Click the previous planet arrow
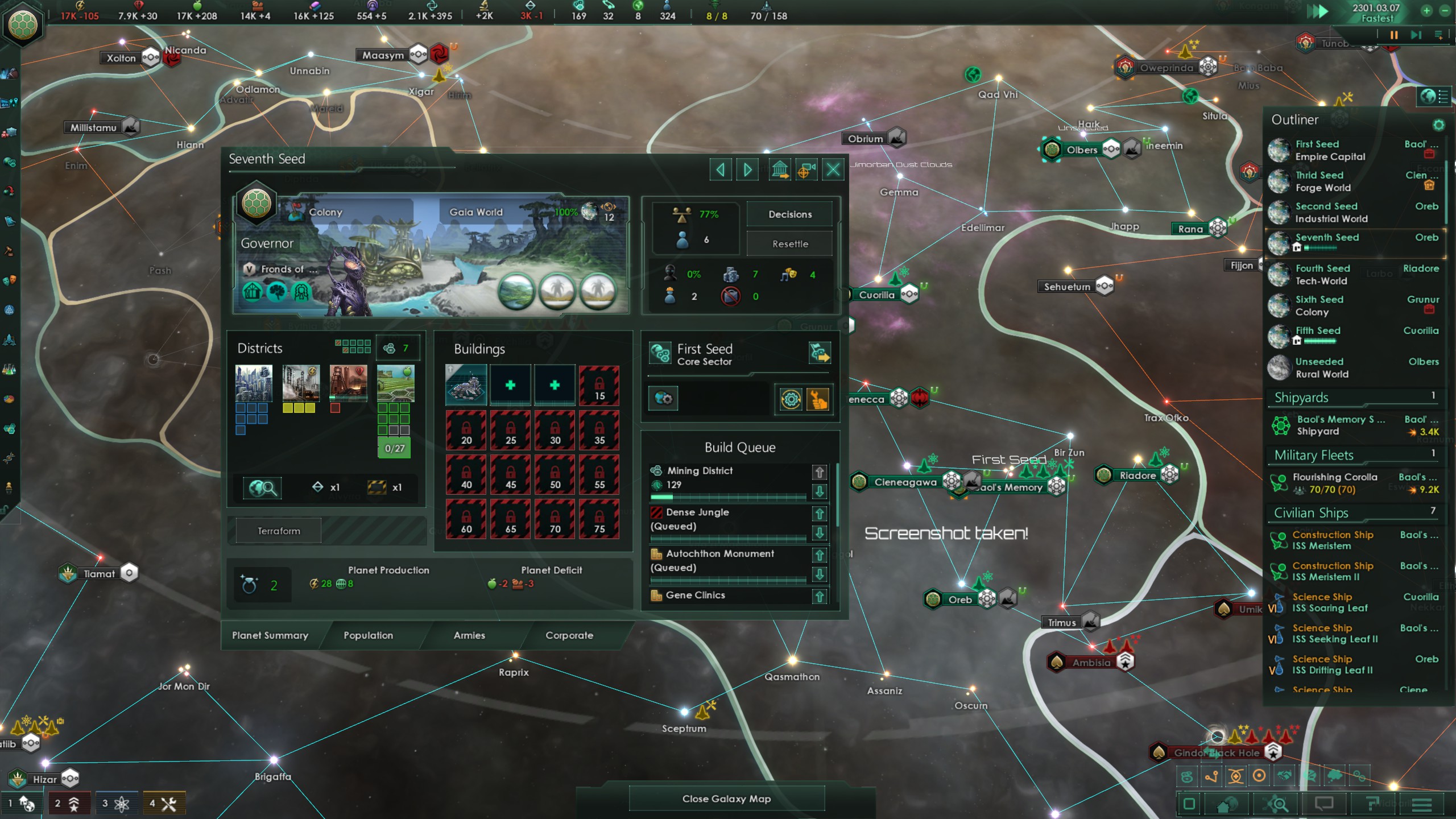The image size is (1456, 819). point(721,168)
